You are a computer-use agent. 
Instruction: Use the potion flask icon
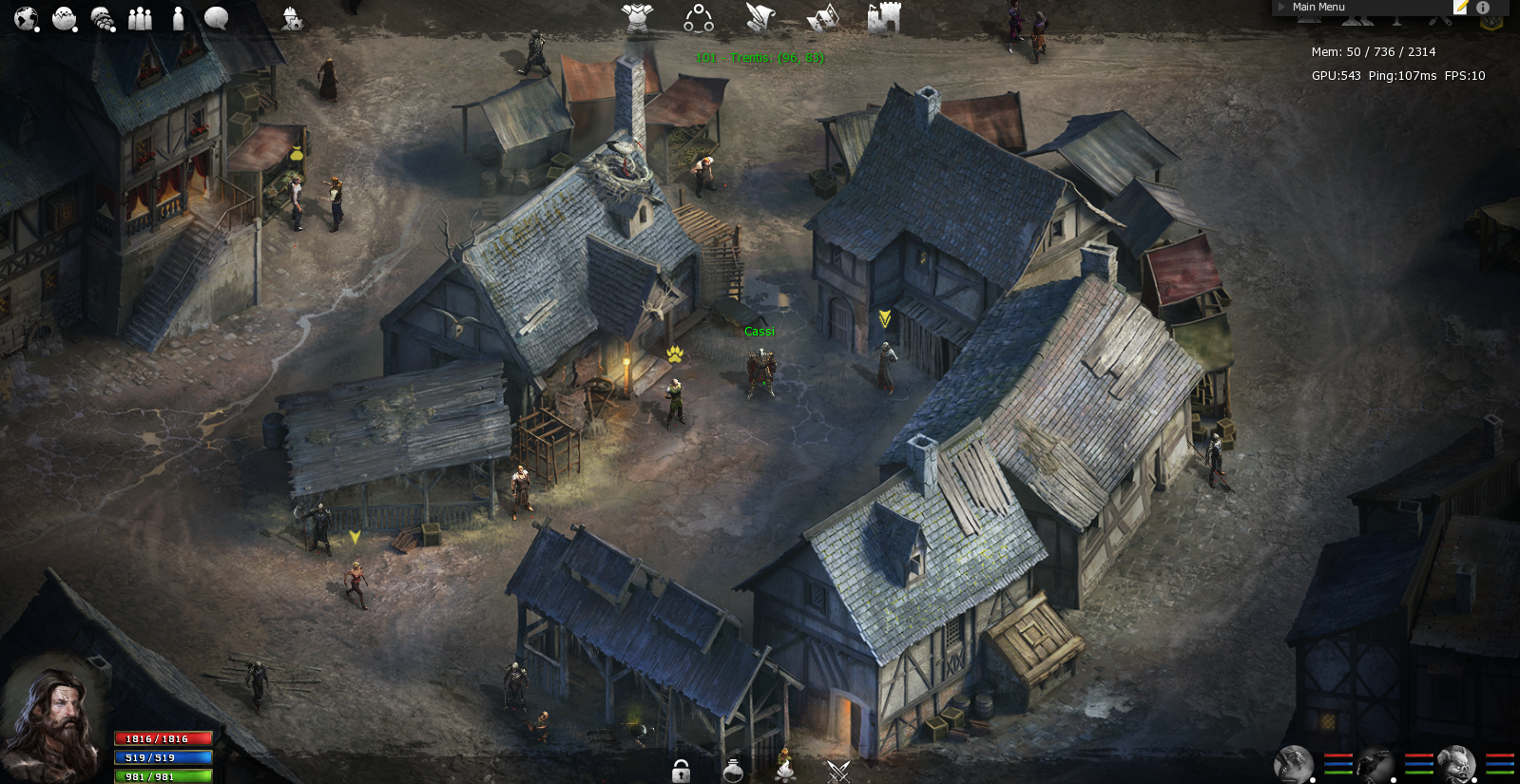(x=733, y=770)
